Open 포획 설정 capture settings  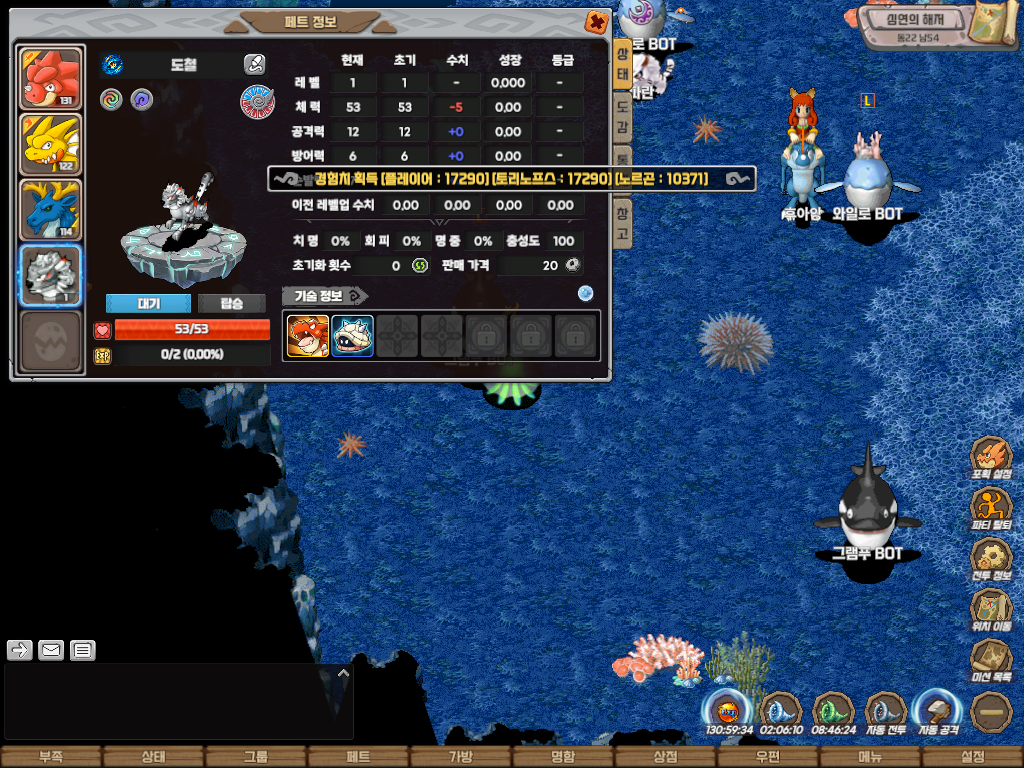tap(991, 458)
